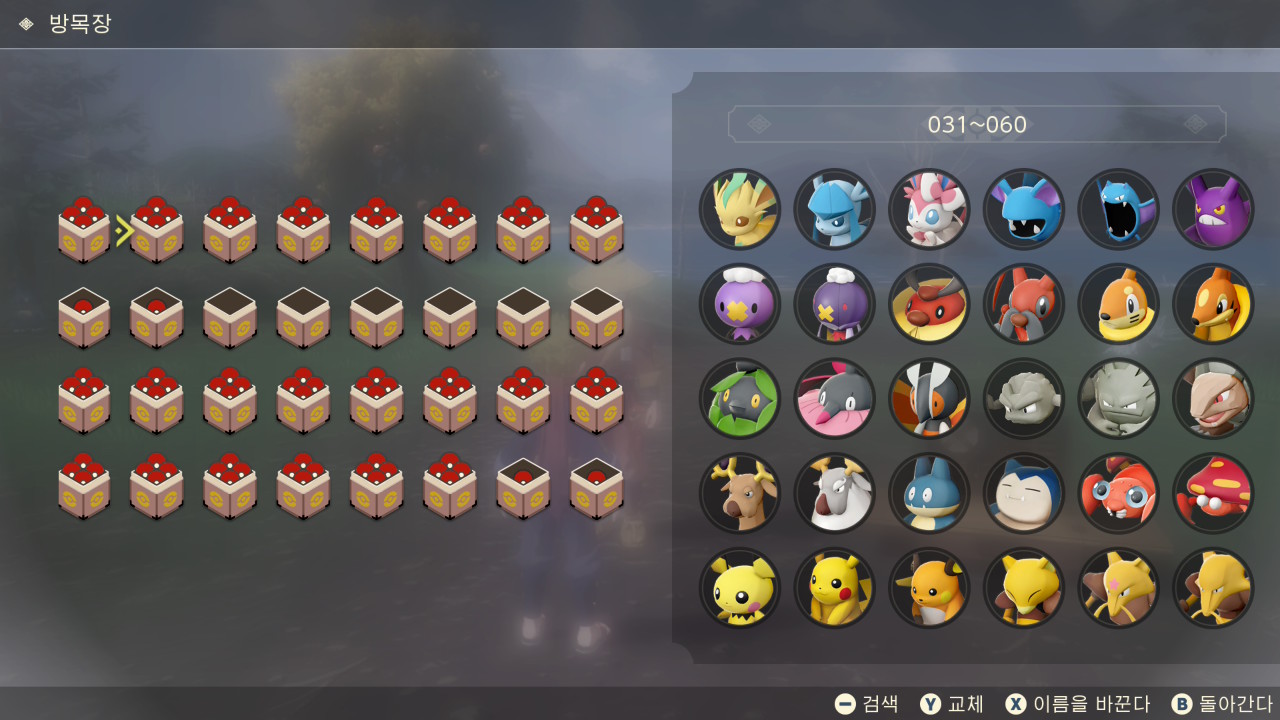Pick the Floatzel icon
Viewport: 1280px width, 720px height.
tap(1213, 304)
